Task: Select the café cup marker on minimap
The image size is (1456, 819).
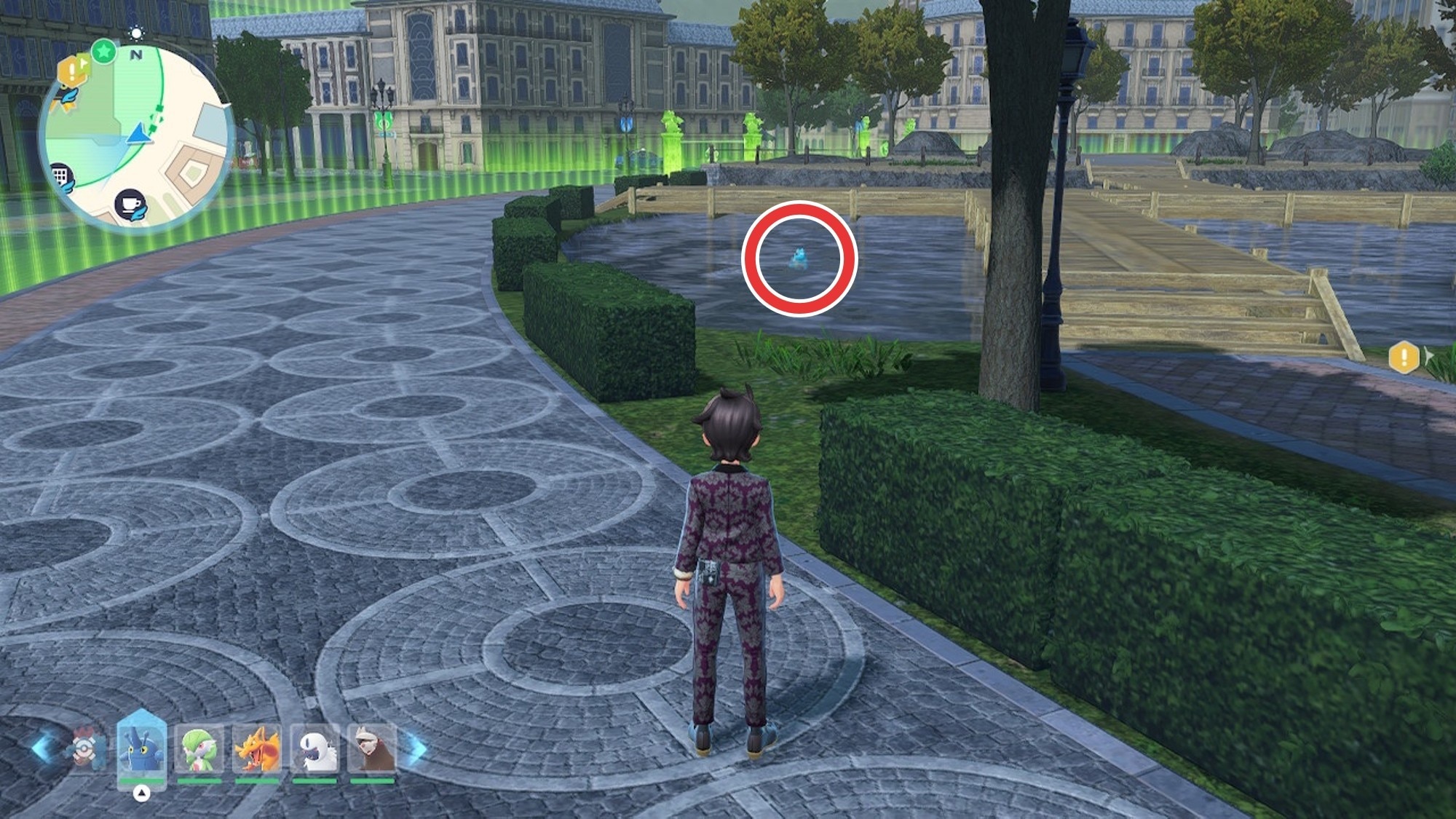Action: click(x=131, y=205)
